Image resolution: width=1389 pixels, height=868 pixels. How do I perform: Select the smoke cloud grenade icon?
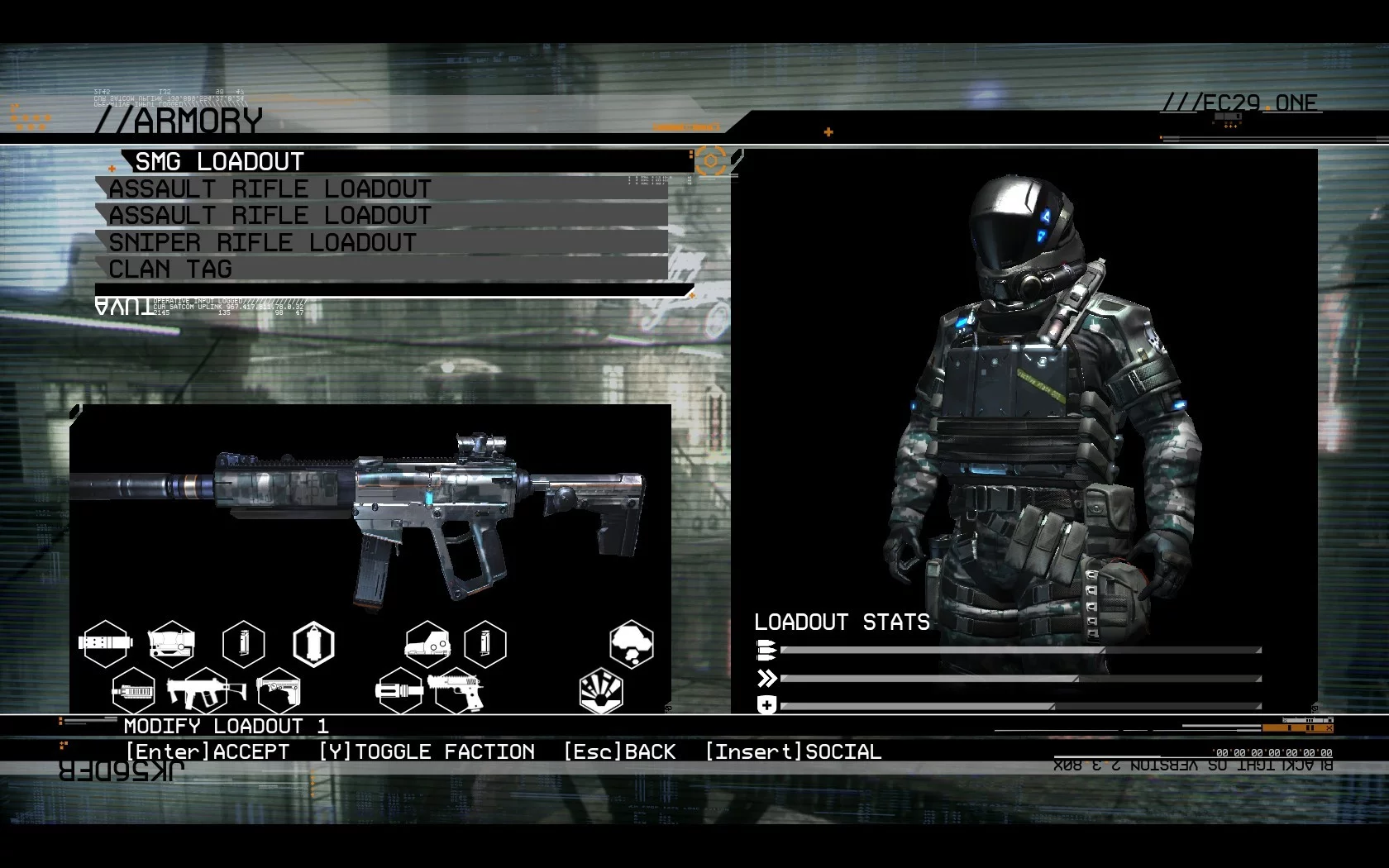pyautogui.click(x=632, y=643)
